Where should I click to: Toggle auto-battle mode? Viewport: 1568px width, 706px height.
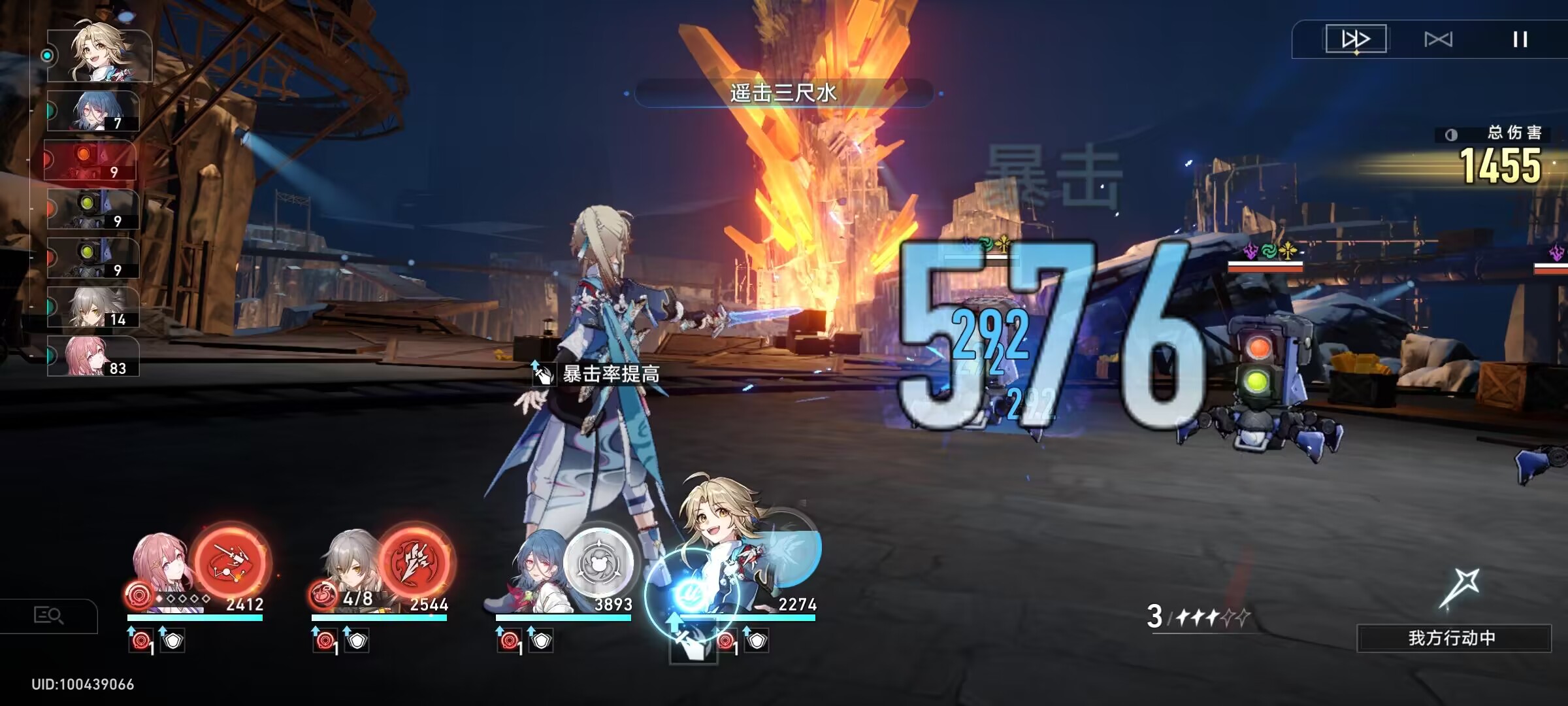(1438, 39)
